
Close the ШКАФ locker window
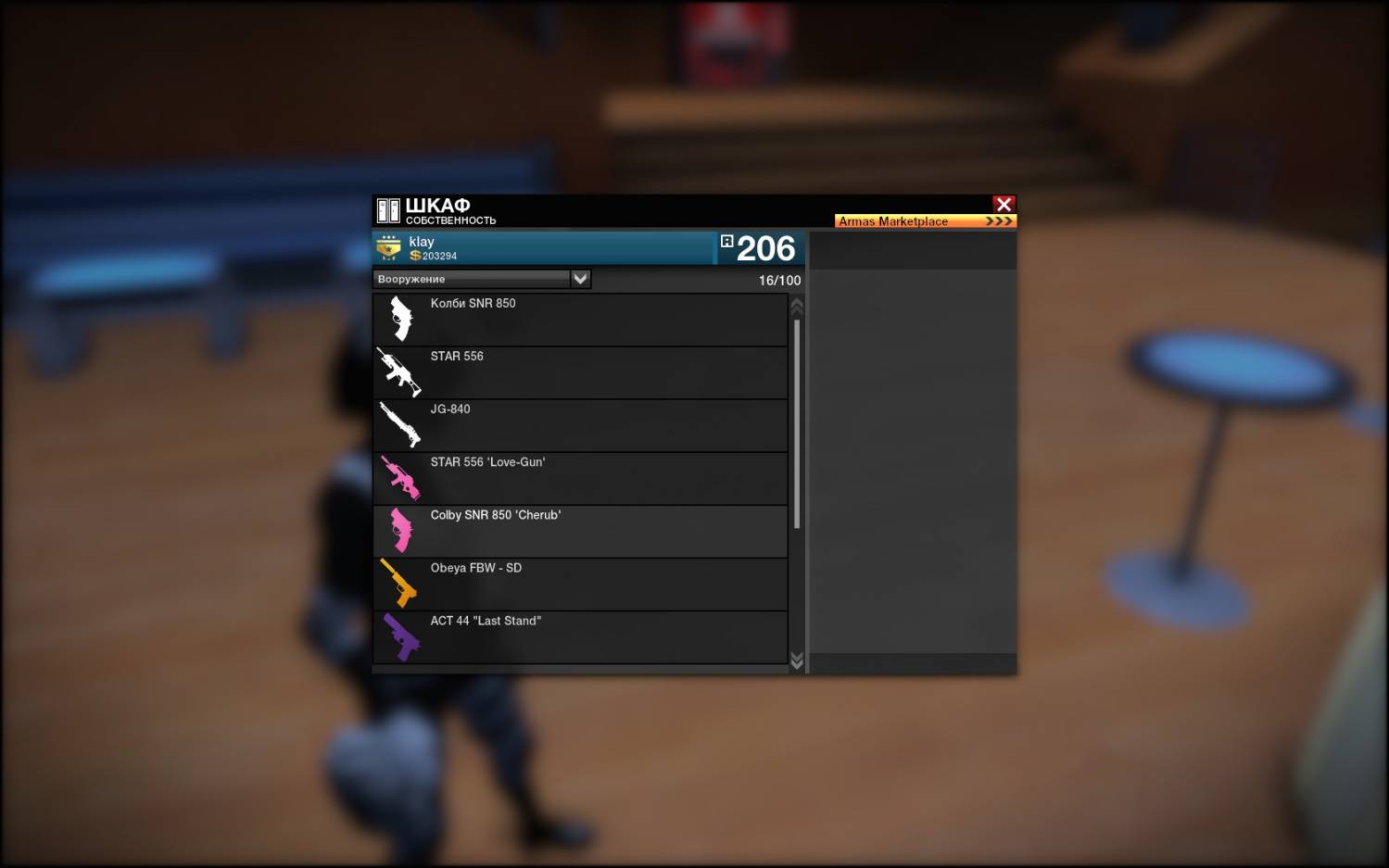[1004, 205]
